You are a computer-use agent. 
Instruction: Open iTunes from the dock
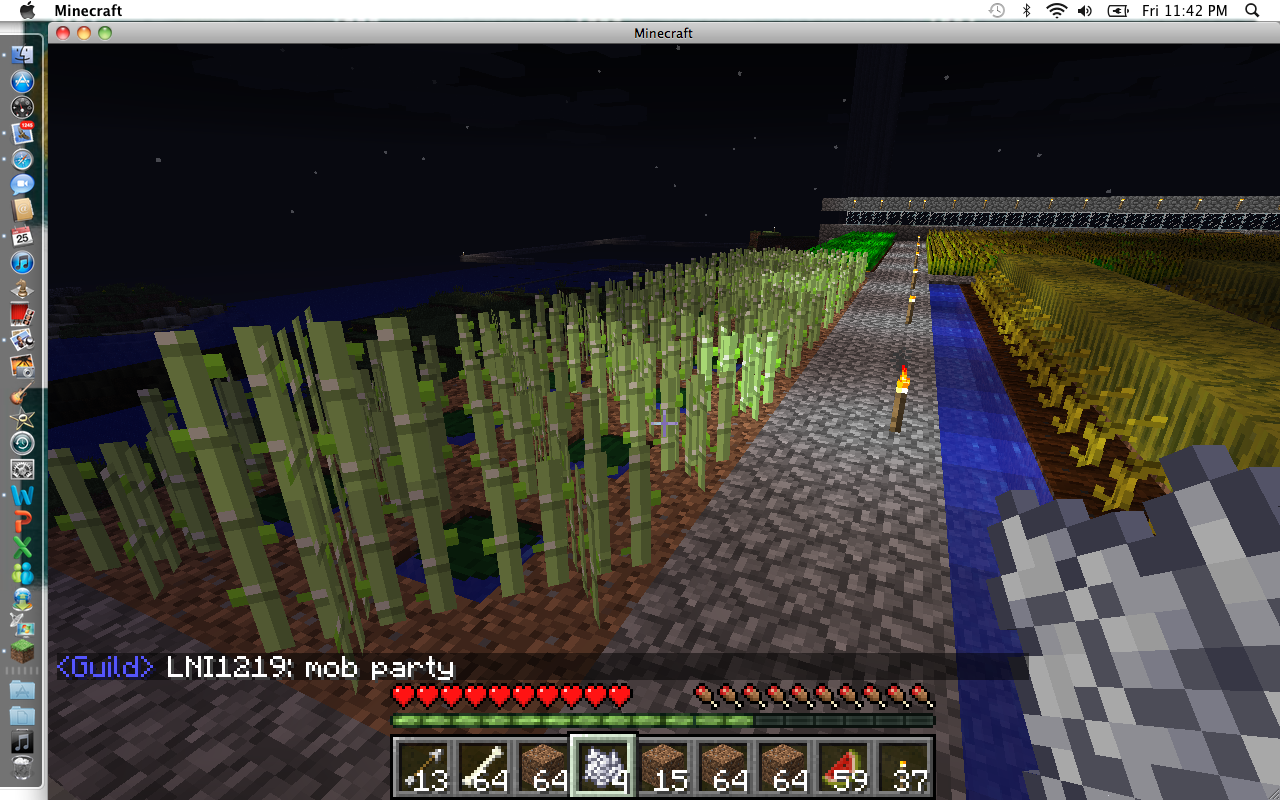coord(20,263)
